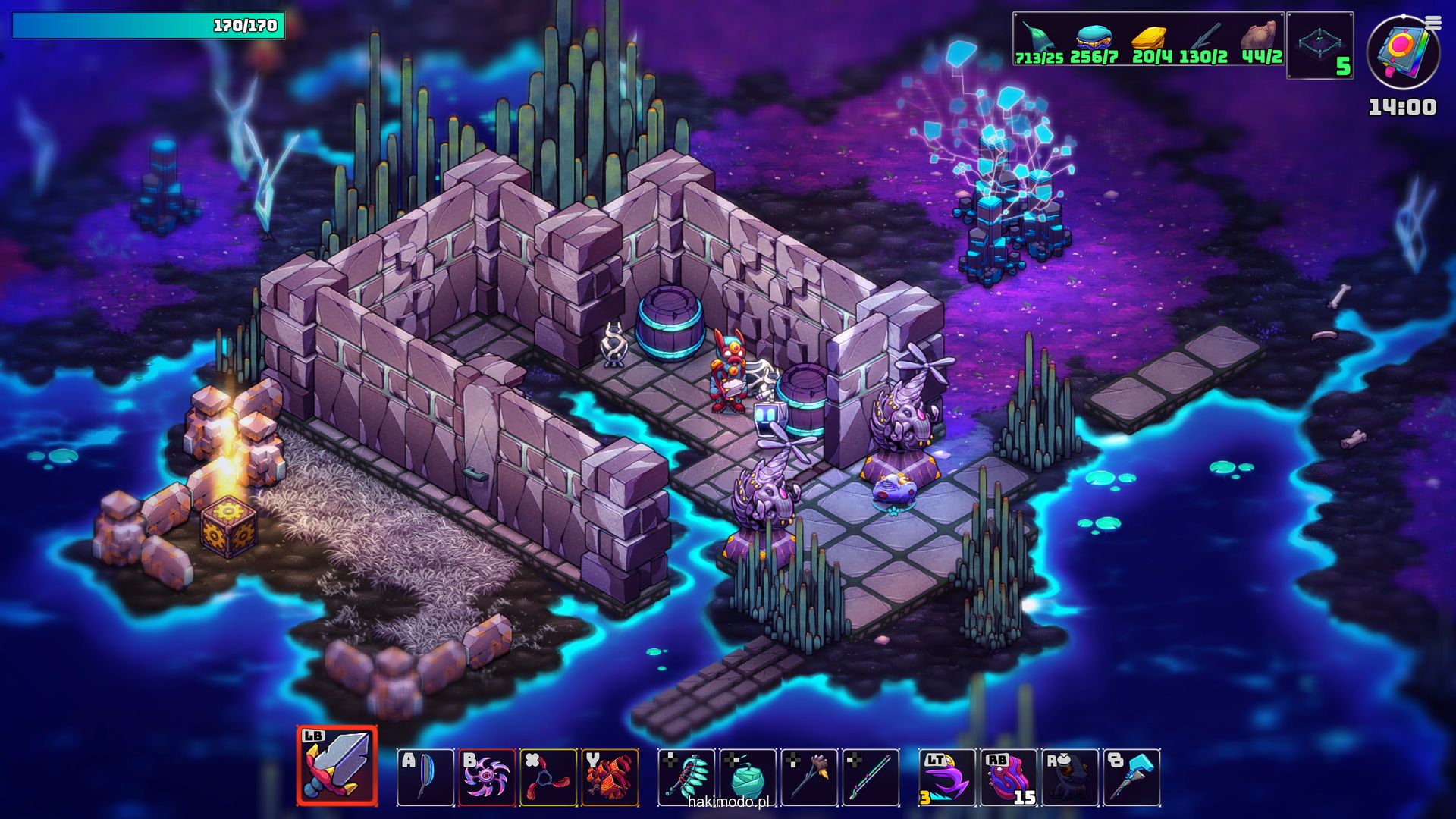The height and width of the screenshot is (819, 1456).
Task: Select the teal fishing rod slot
Action: (x=871, y=777)
